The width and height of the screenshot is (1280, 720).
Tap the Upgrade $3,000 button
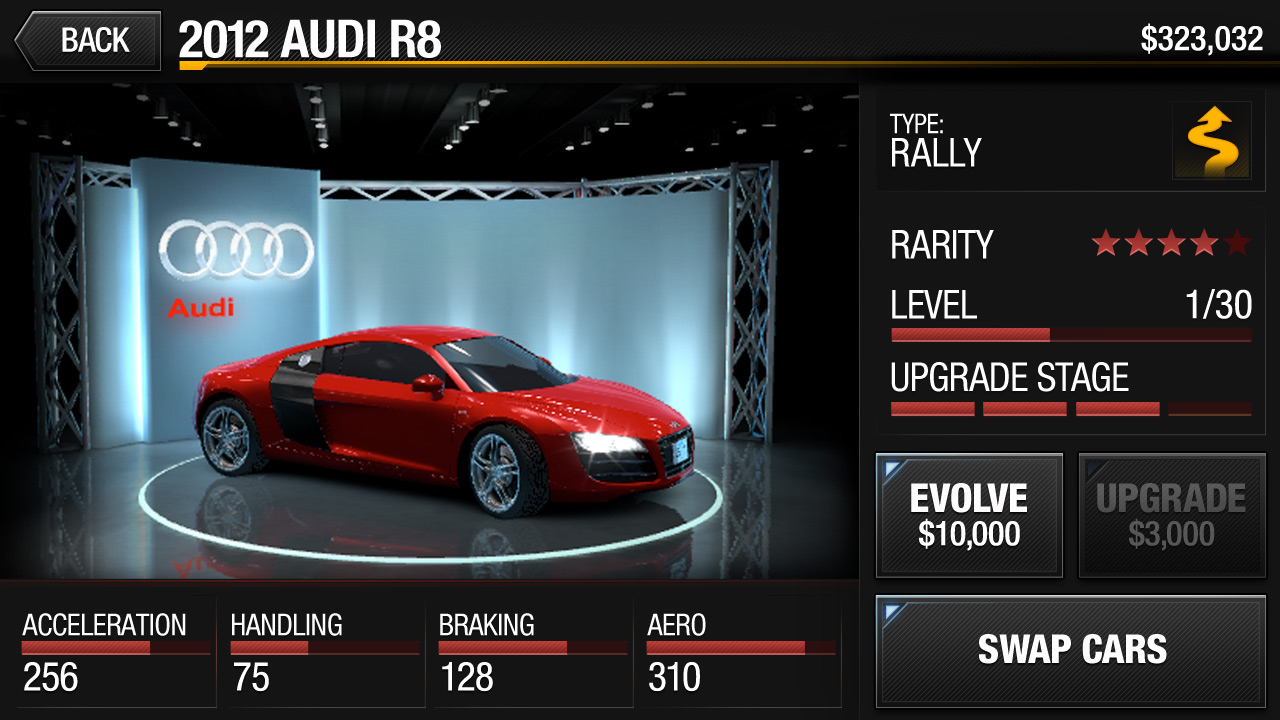(1171, 515)
